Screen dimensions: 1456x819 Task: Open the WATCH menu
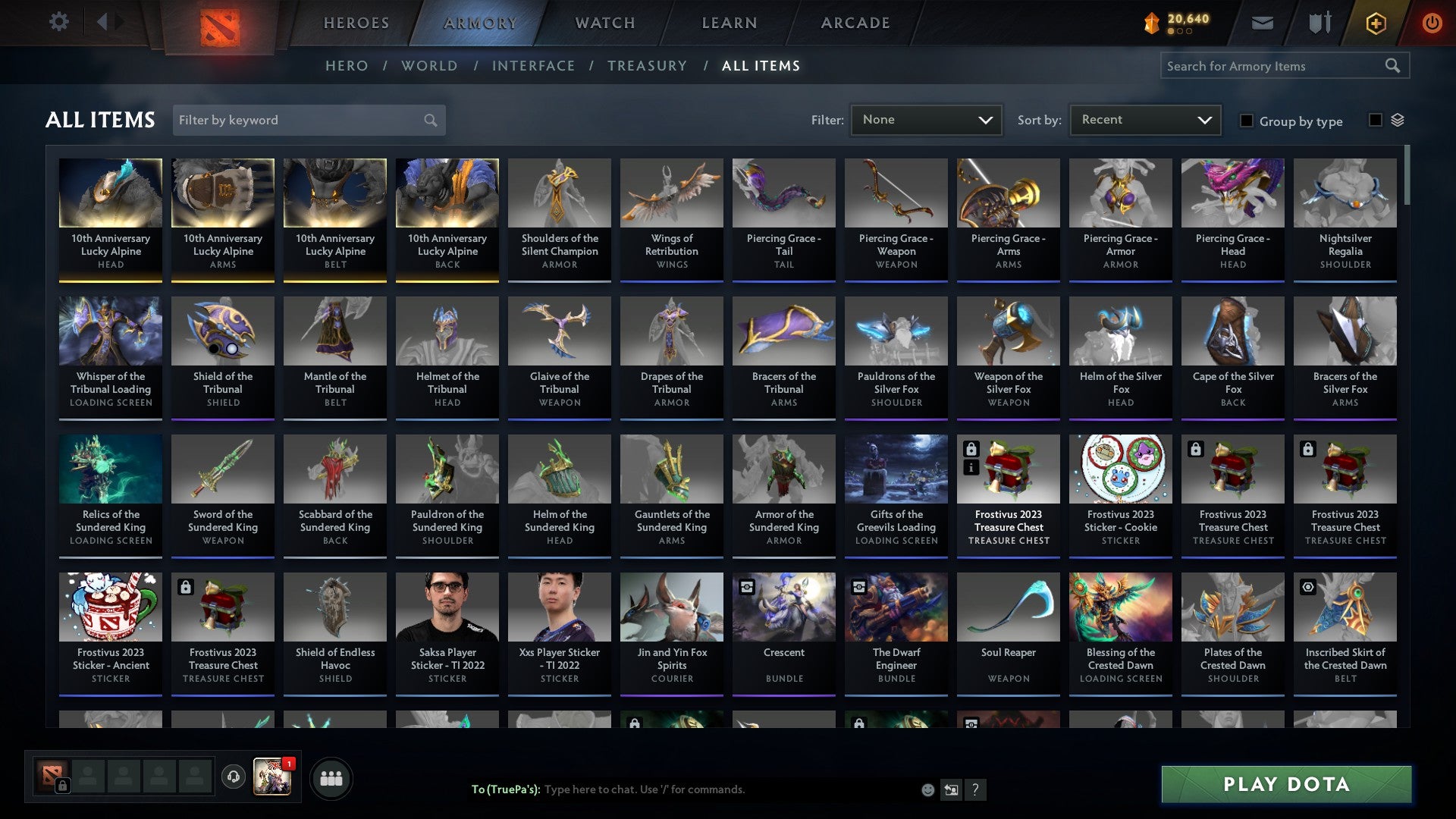tap(605, 23)
